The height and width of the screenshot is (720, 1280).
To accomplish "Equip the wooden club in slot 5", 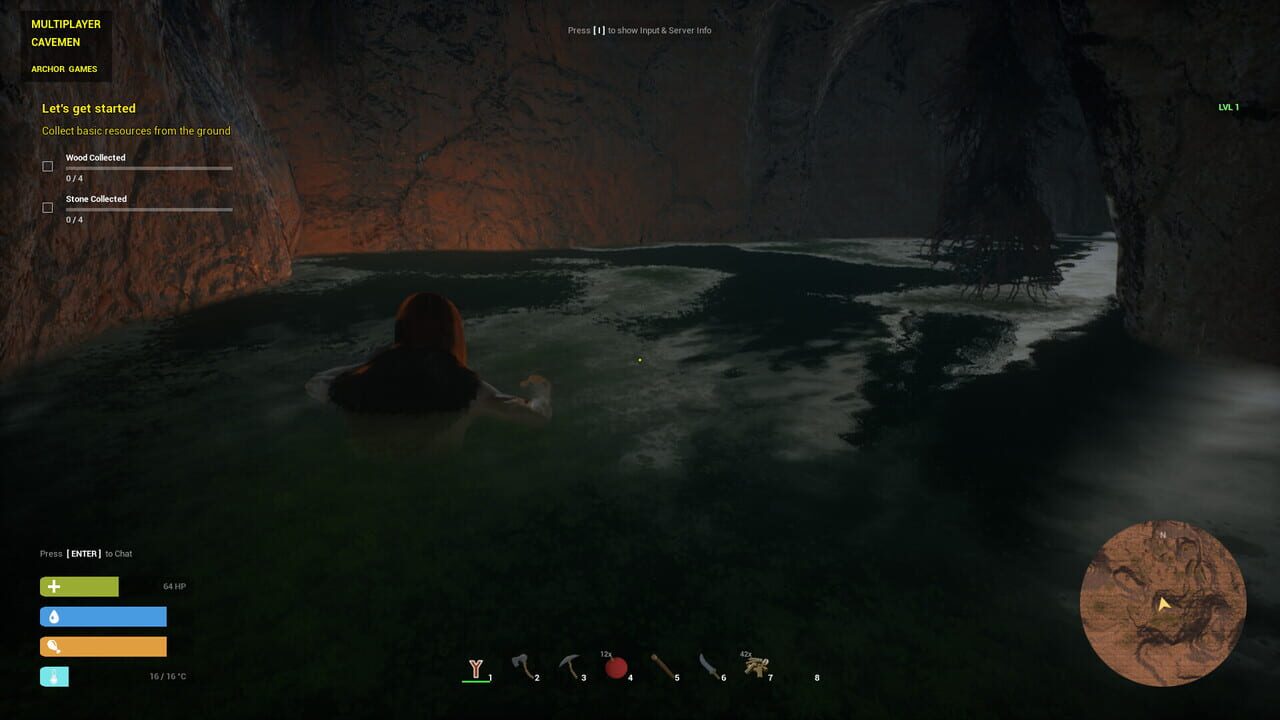I will click(663, 665).
